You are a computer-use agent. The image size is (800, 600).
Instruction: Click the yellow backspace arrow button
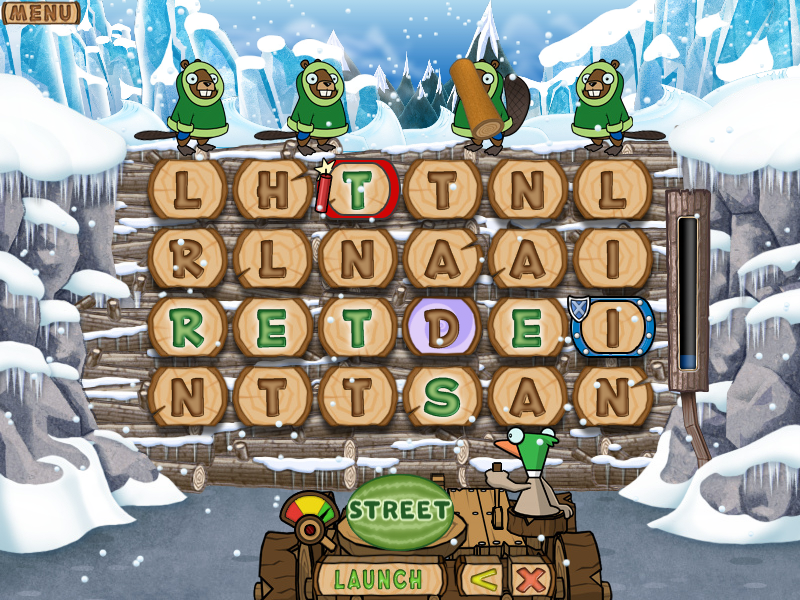[x=483, y=578]
